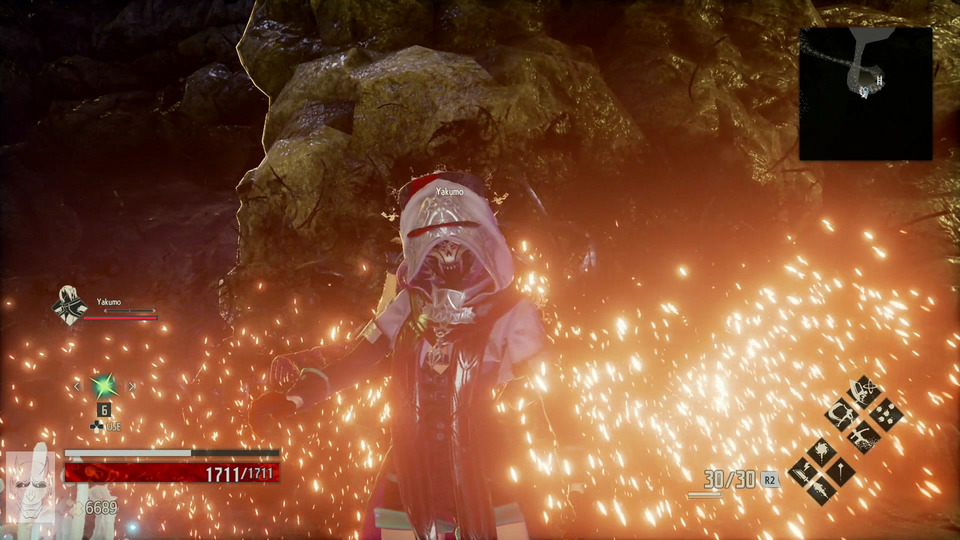Activate the gift icon with orbiting atom
The width and height of the screenshot is (960, 540).
(863, 390)
